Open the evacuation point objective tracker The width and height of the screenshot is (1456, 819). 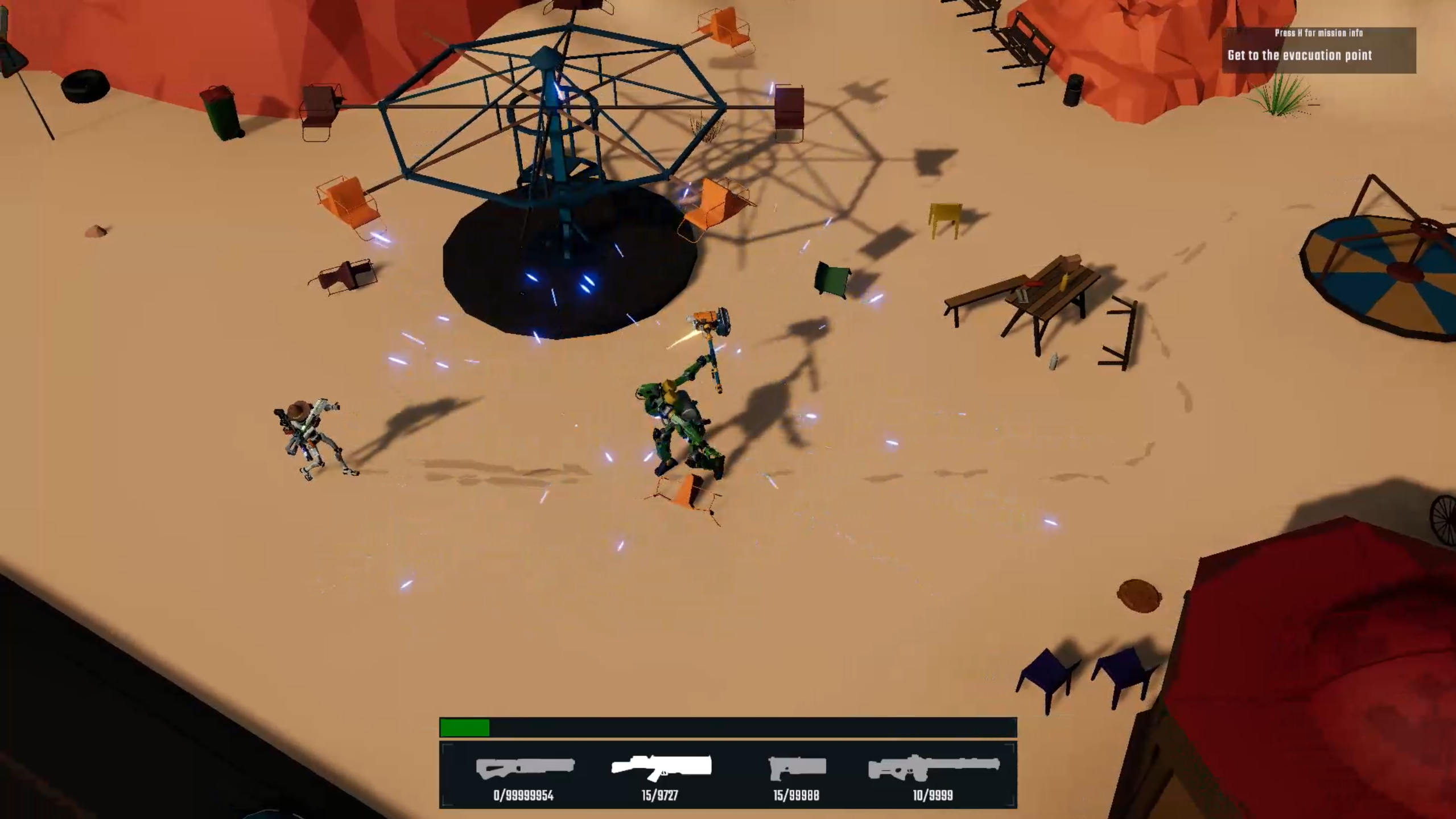coord(1318,51)
